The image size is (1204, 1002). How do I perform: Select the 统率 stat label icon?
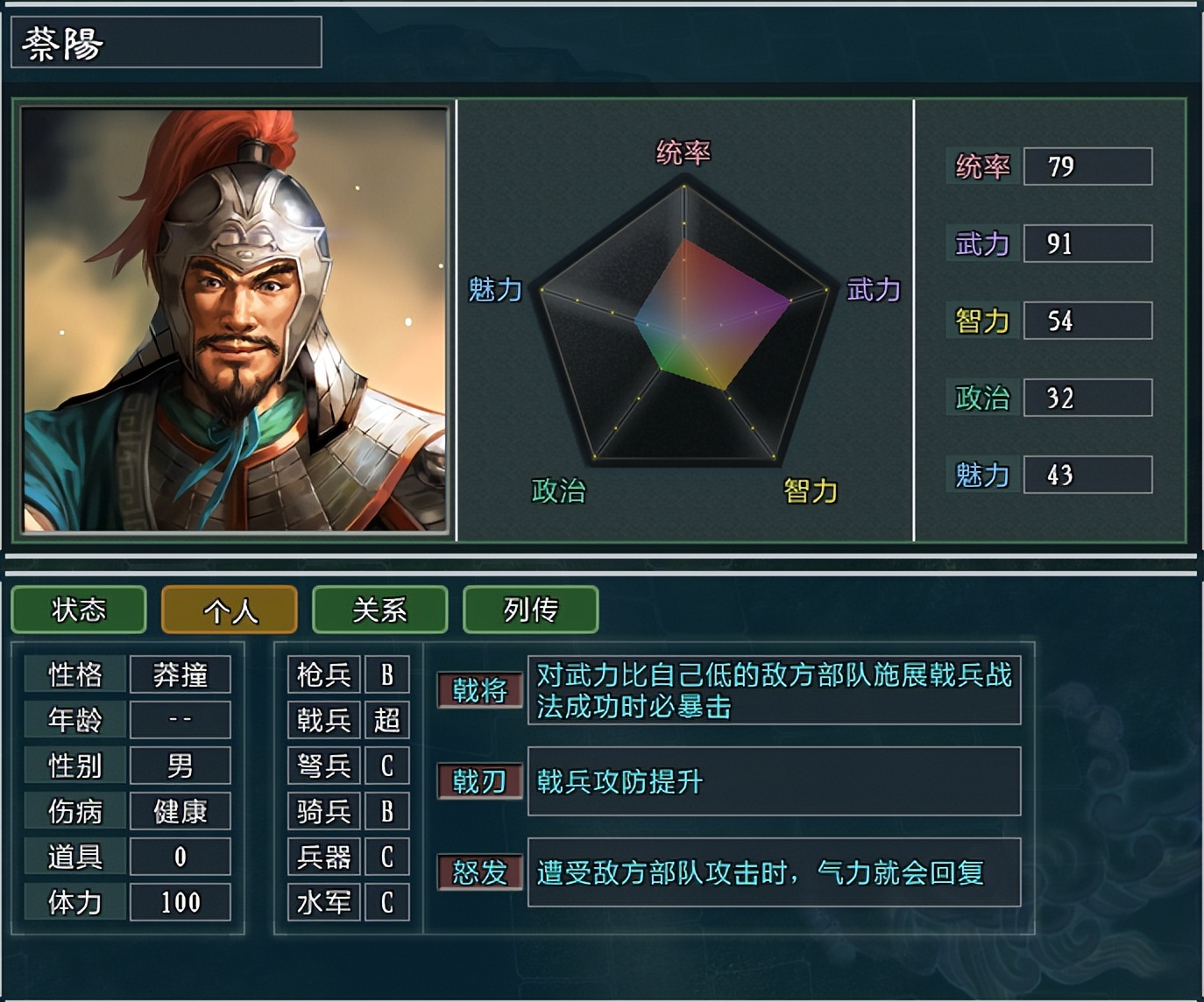tap(981, 166)
